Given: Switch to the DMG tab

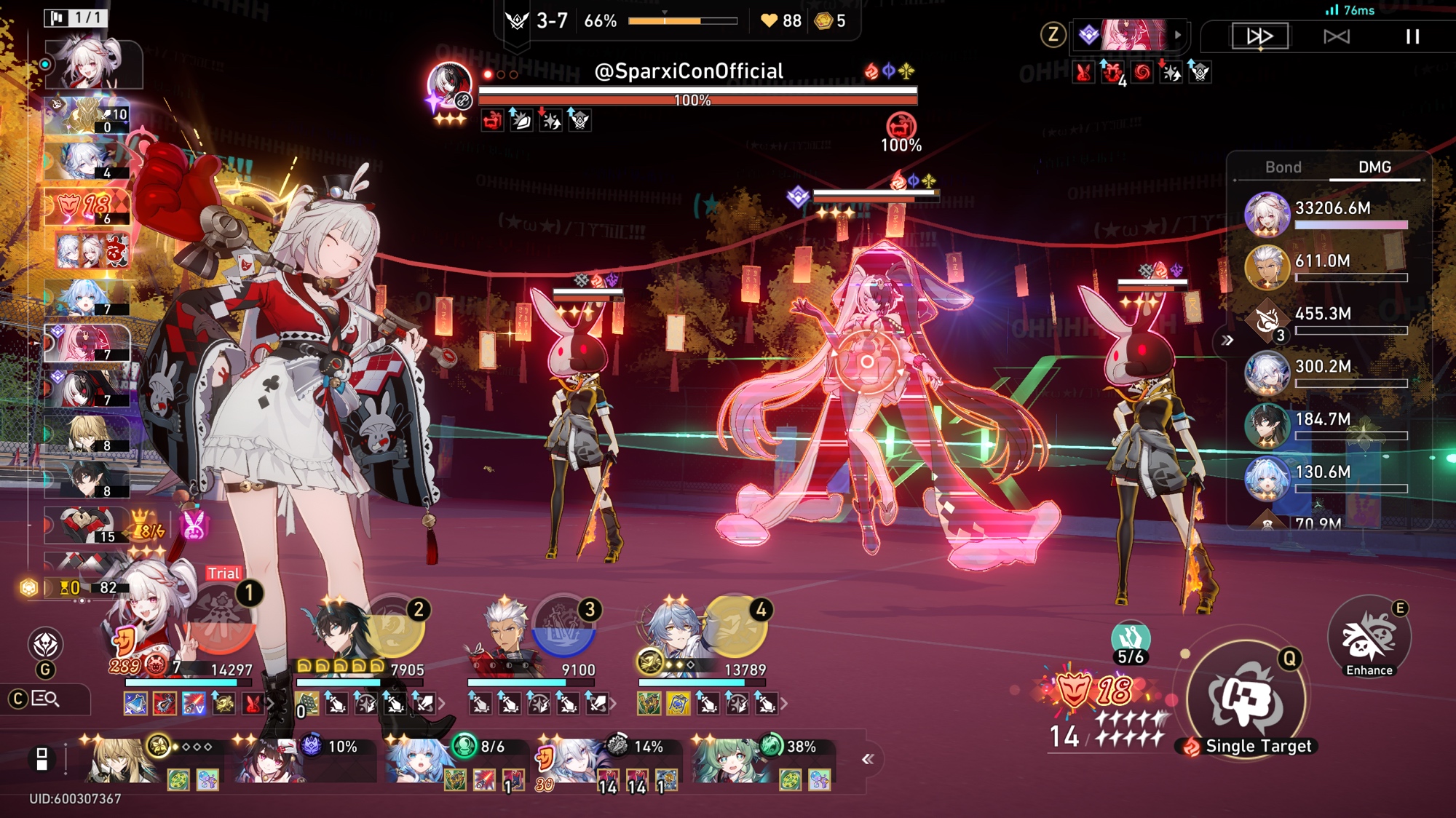Looking at the screenshot, I should (x=1374, y=167).
